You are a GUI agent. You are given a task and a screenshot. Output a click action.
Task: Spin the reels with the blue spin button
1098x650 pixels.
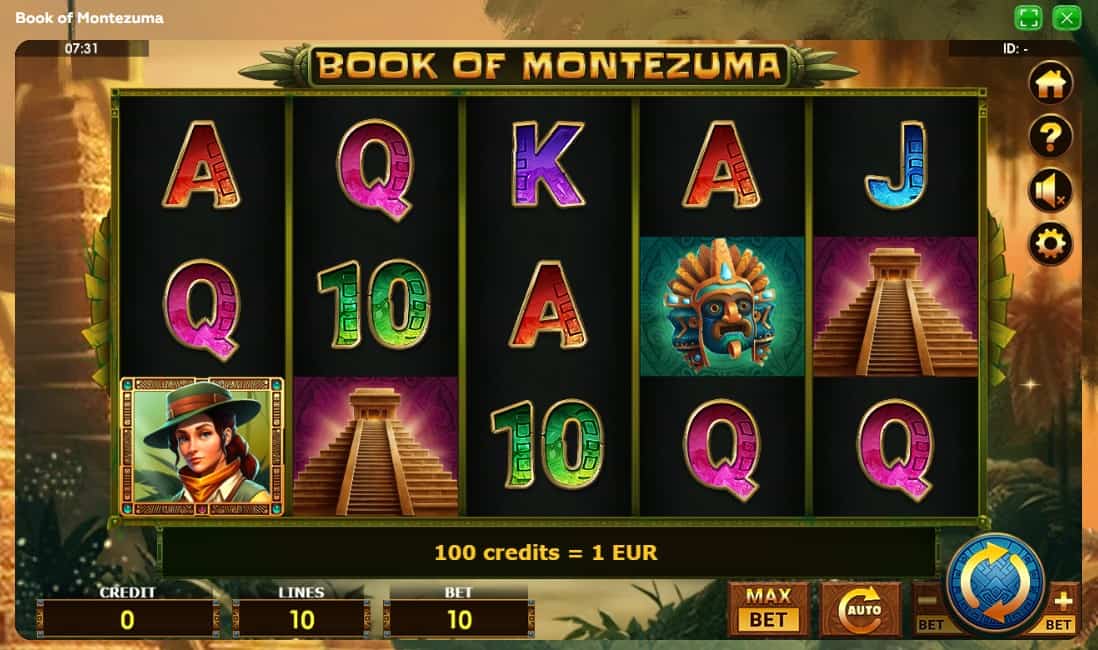click(995, 585)
